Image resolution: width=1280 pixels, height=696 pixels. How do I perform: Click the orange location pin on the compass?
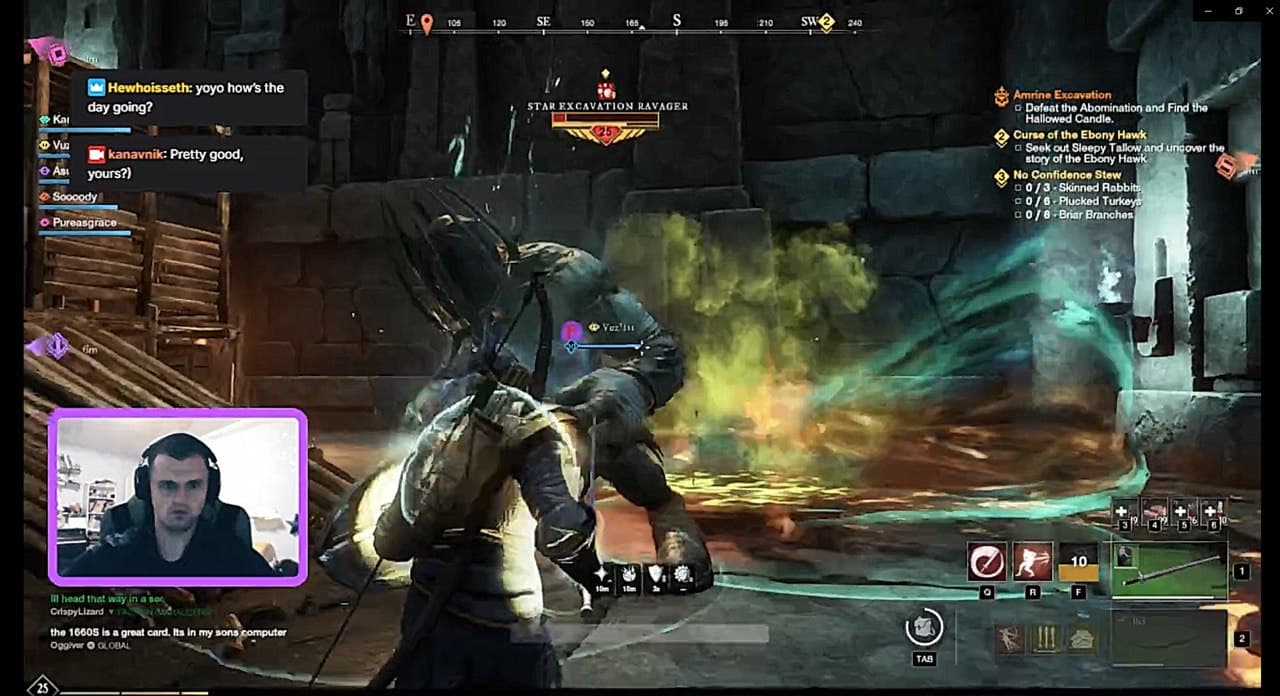click(x=427, y=23)
